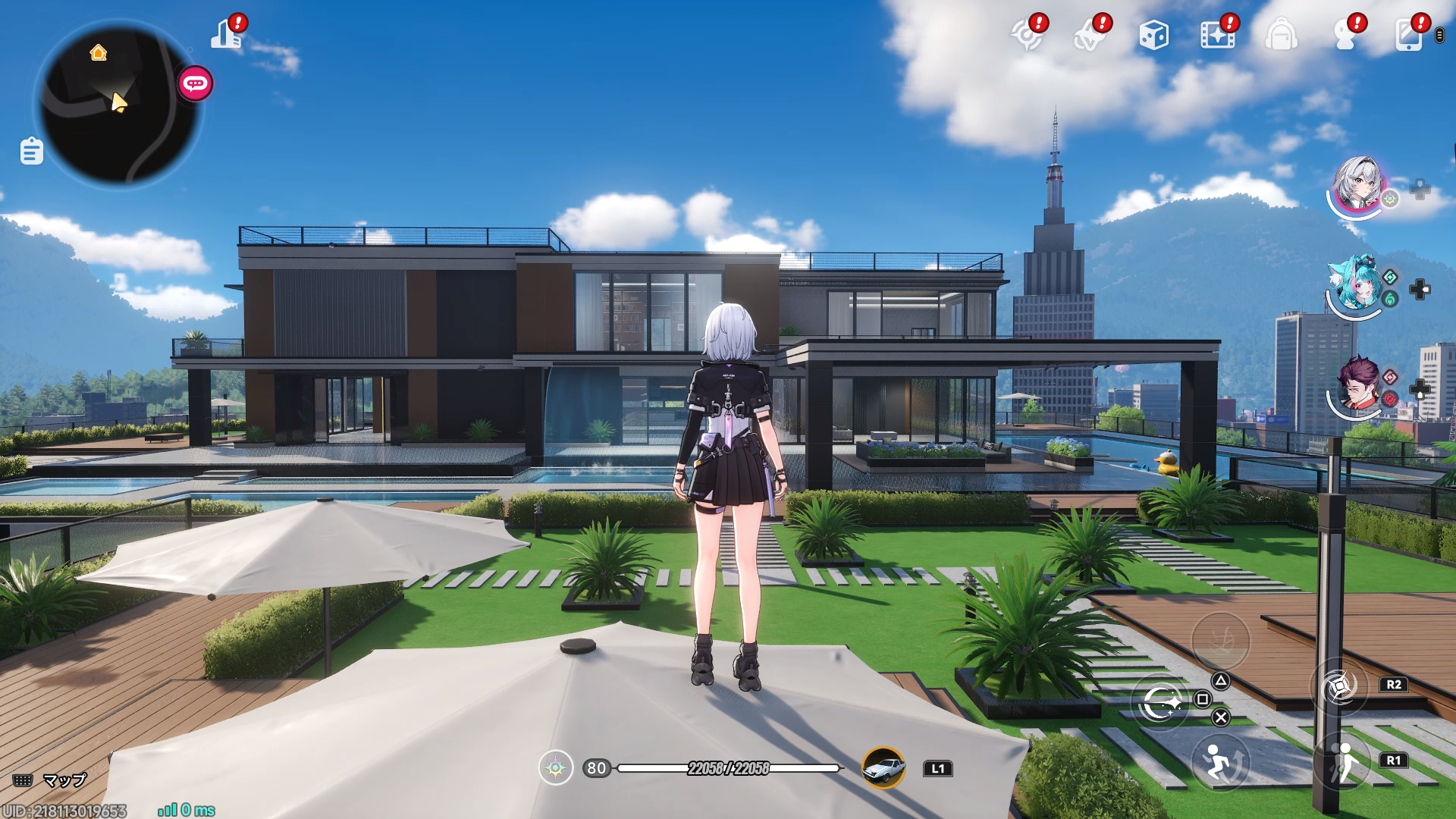This screenshot has height=819, width=1456.
Task: Click the home marker on the minimap
Action: tap(96, 53)
